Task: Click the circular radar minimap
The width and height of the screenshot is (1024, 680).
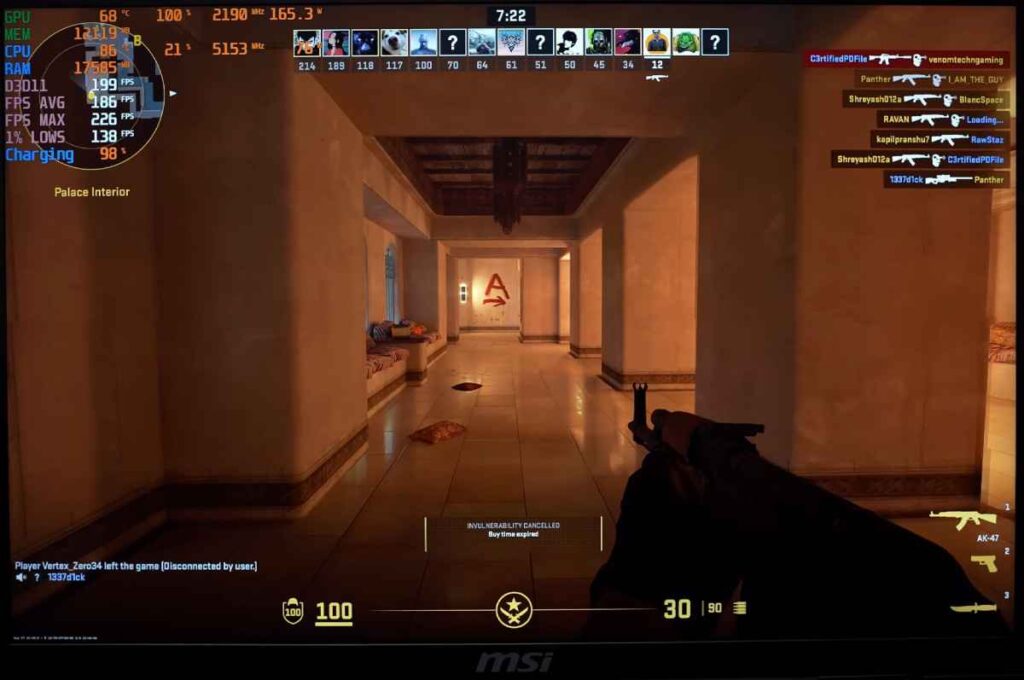Action: point(98,96)
